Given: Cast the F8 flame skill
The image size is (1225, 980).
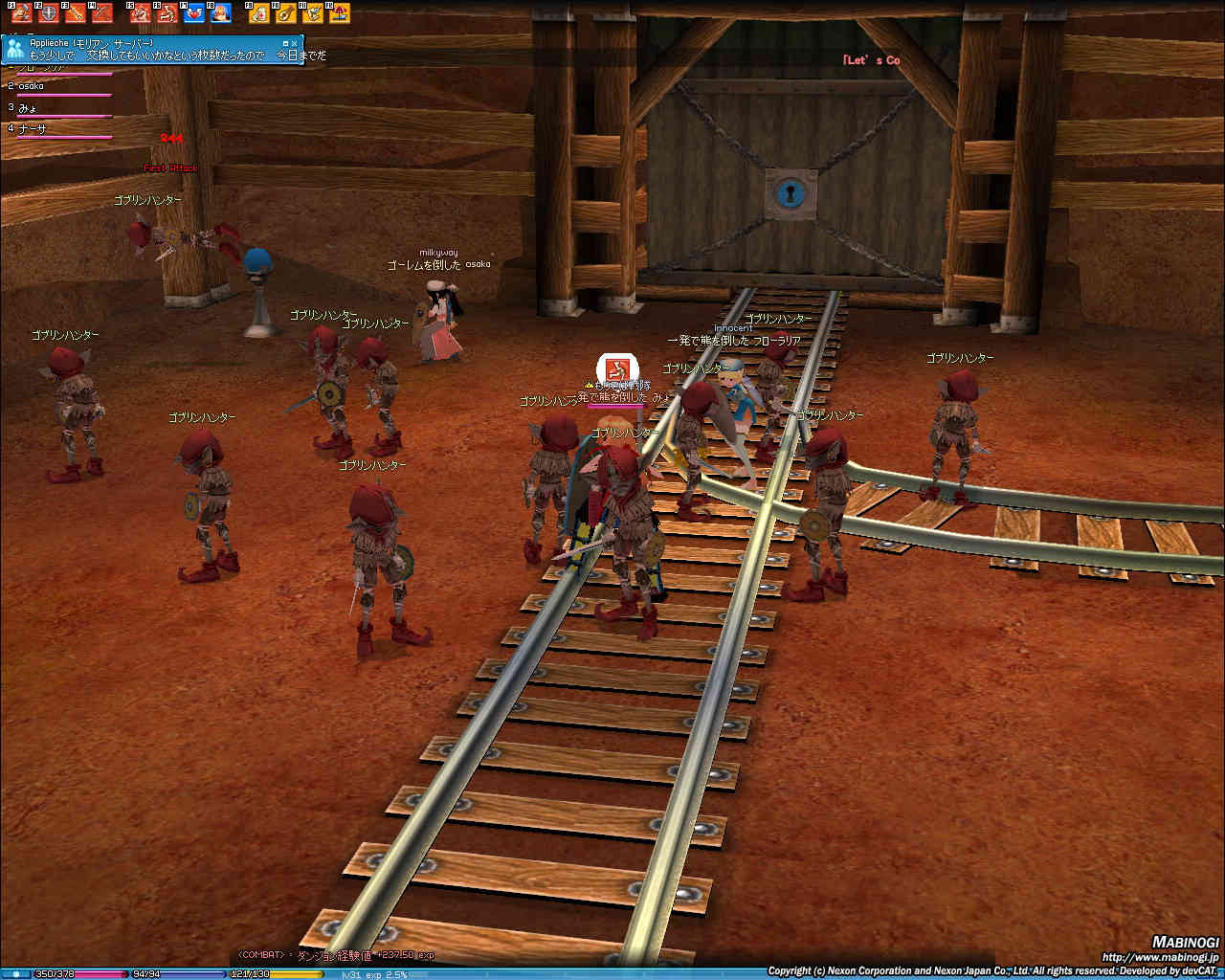Looking at the screenshot, I should 221,12.
